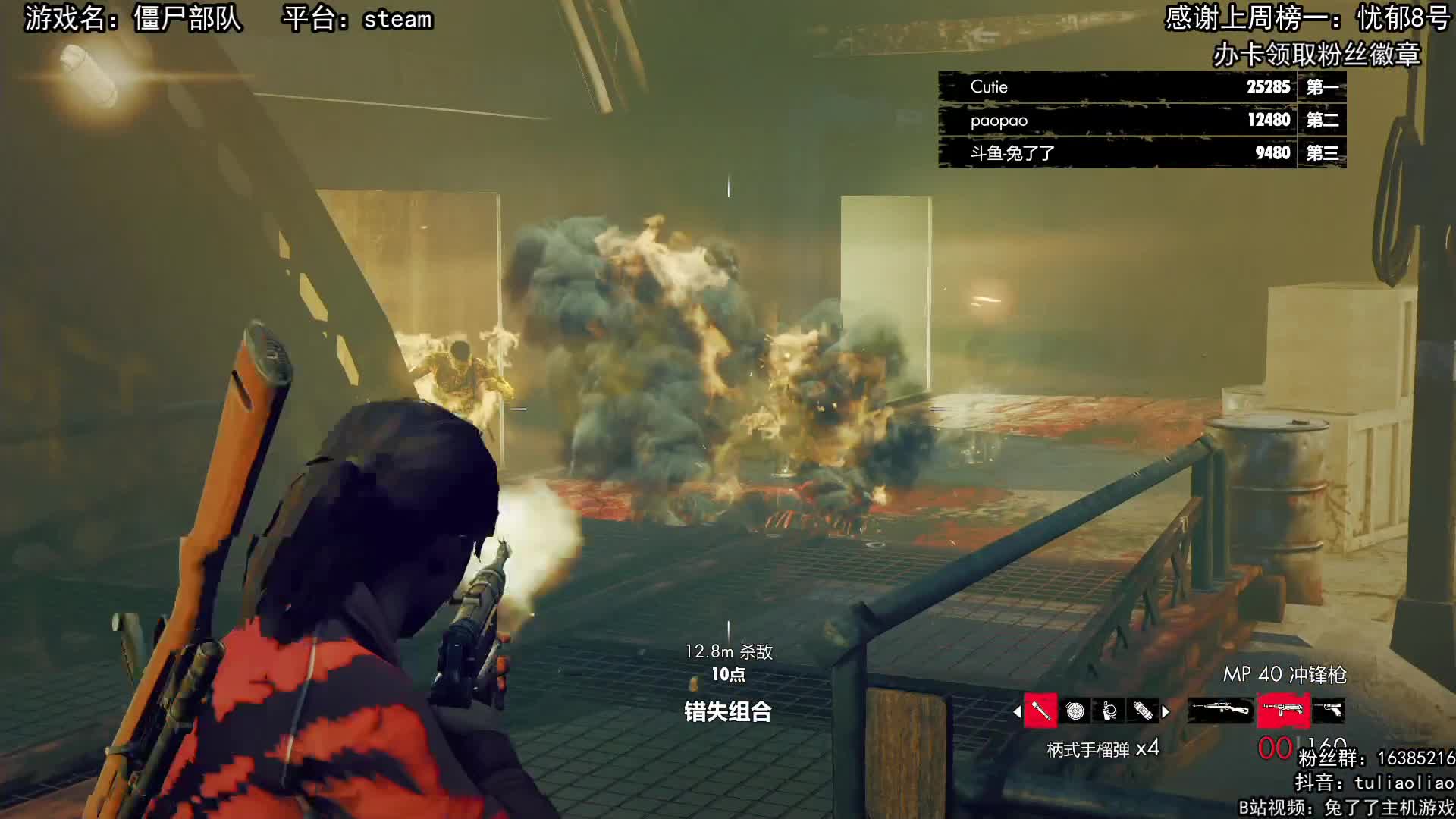Choose the tripwire trap item slot

click(x=1109, y=711)
